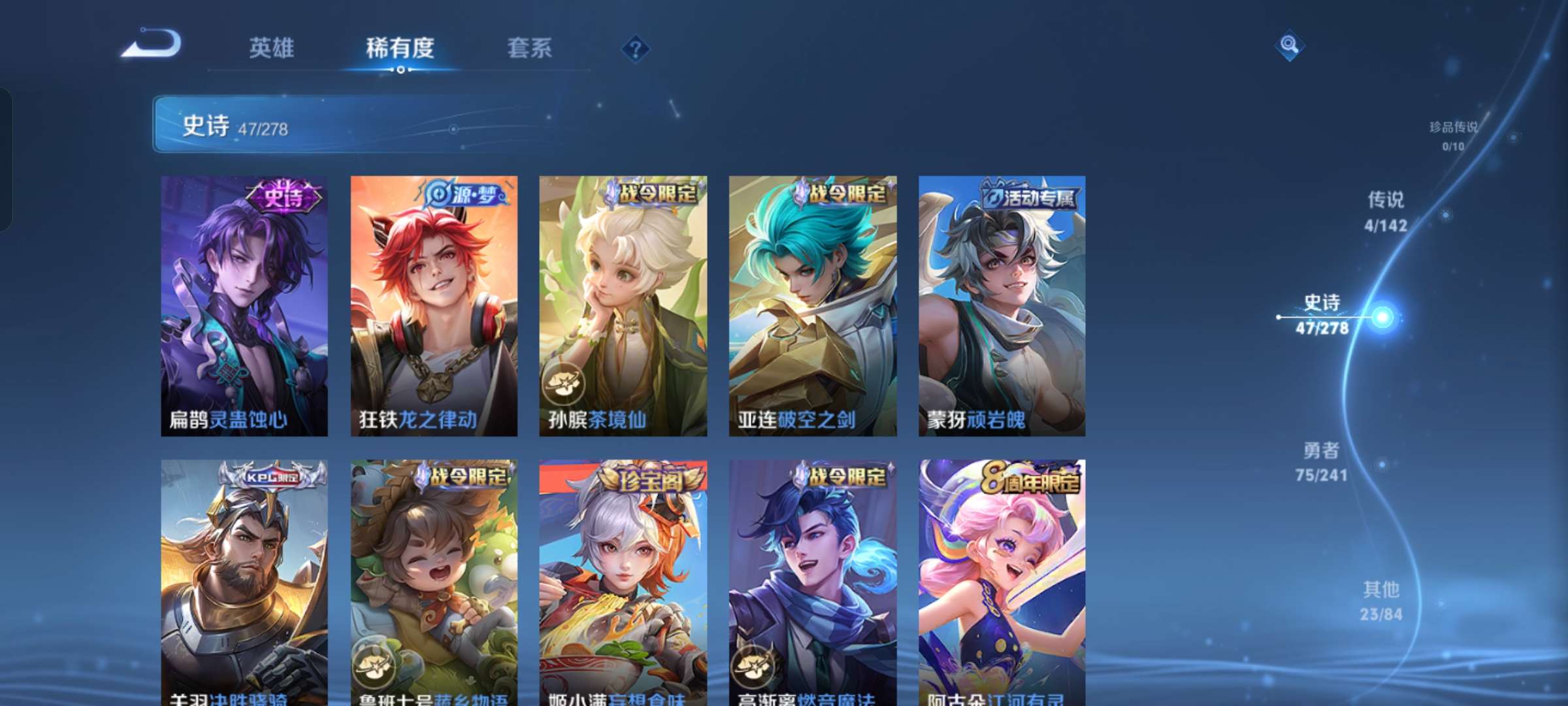The image size is (1568, 706).
Task: Switch to the 英雄 tab
Action: tap(271, 49)
